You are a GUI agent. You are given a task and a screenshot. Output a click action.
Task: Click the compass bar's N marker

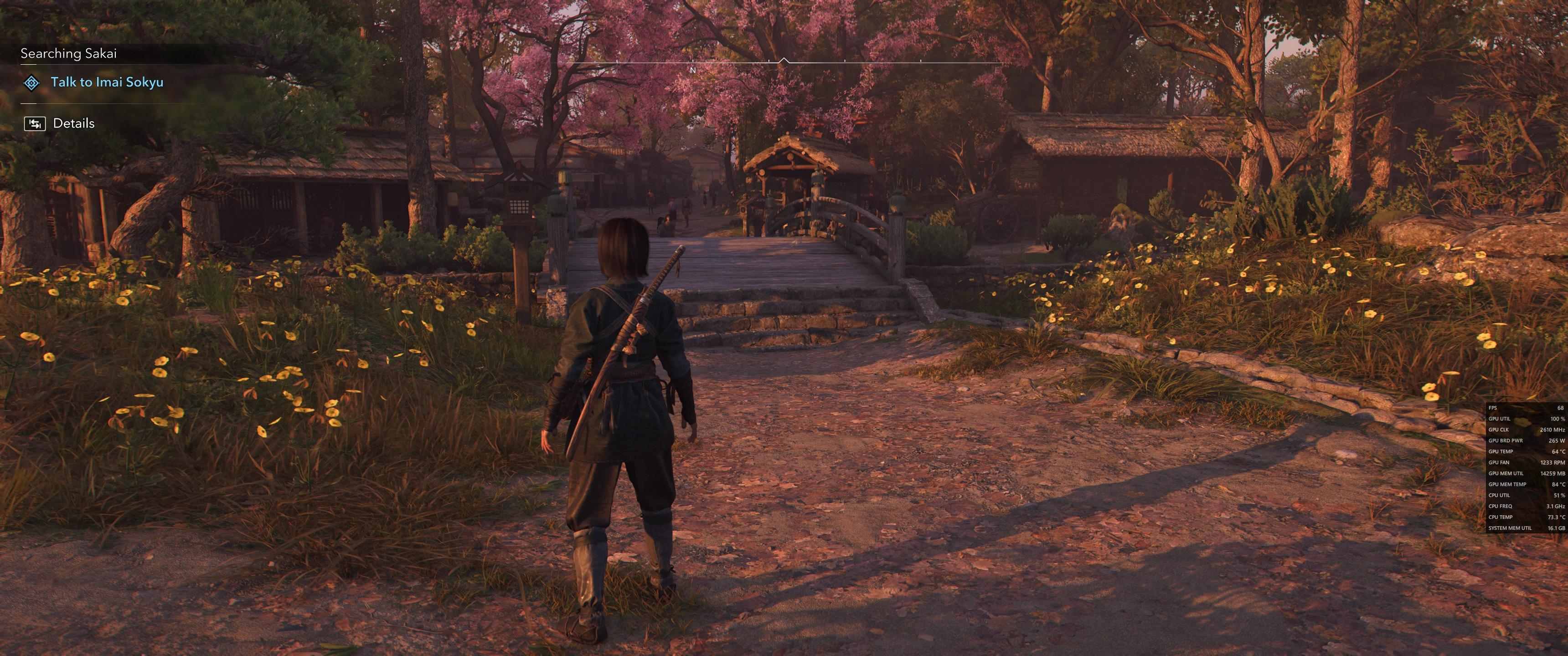tap(692, 71)
